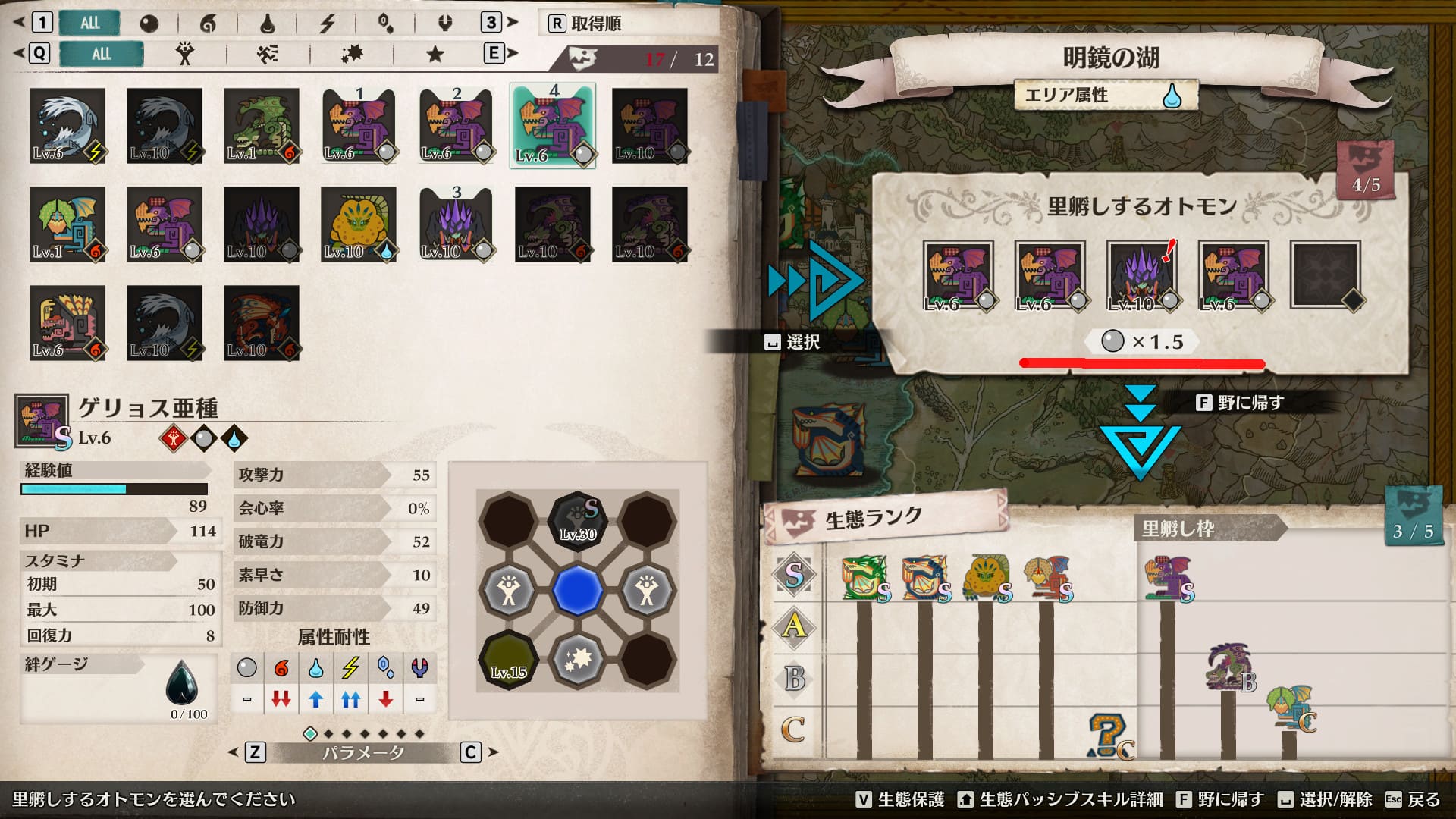Filter by the power attack type icon
1456x819 pixels.
tap(184, 54)
